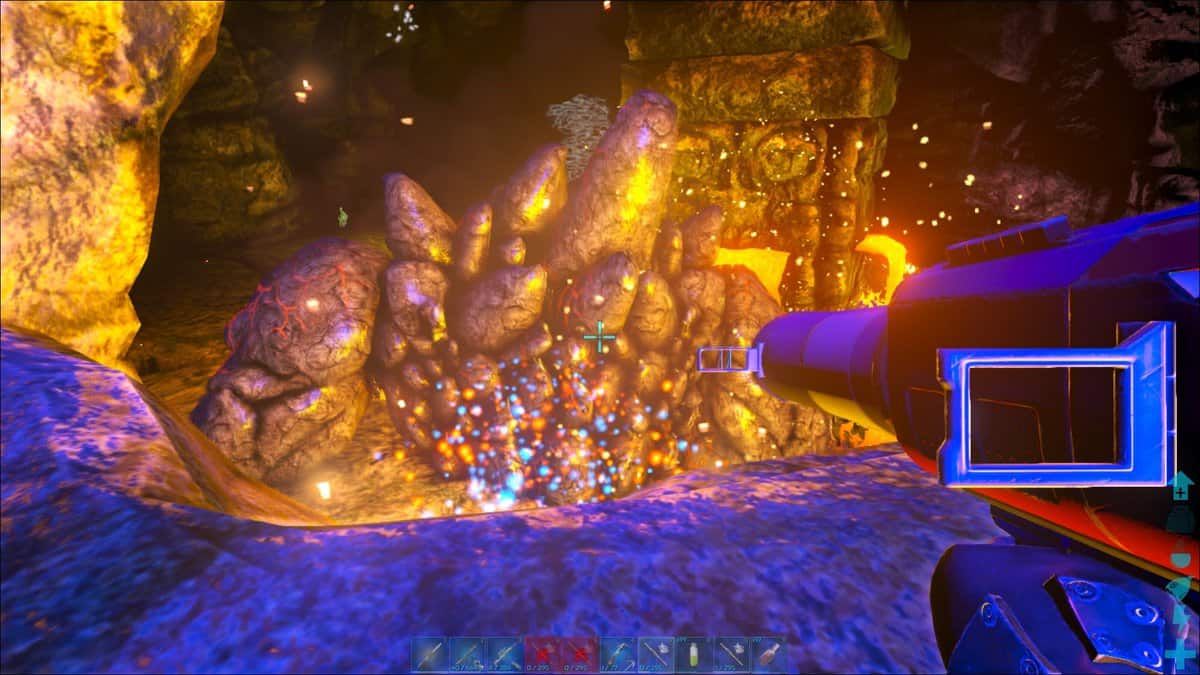The height and width of the screenshot is (675, 1200).
Task: Select the spear in the first hotbar slot
Action: click(429, 654)
